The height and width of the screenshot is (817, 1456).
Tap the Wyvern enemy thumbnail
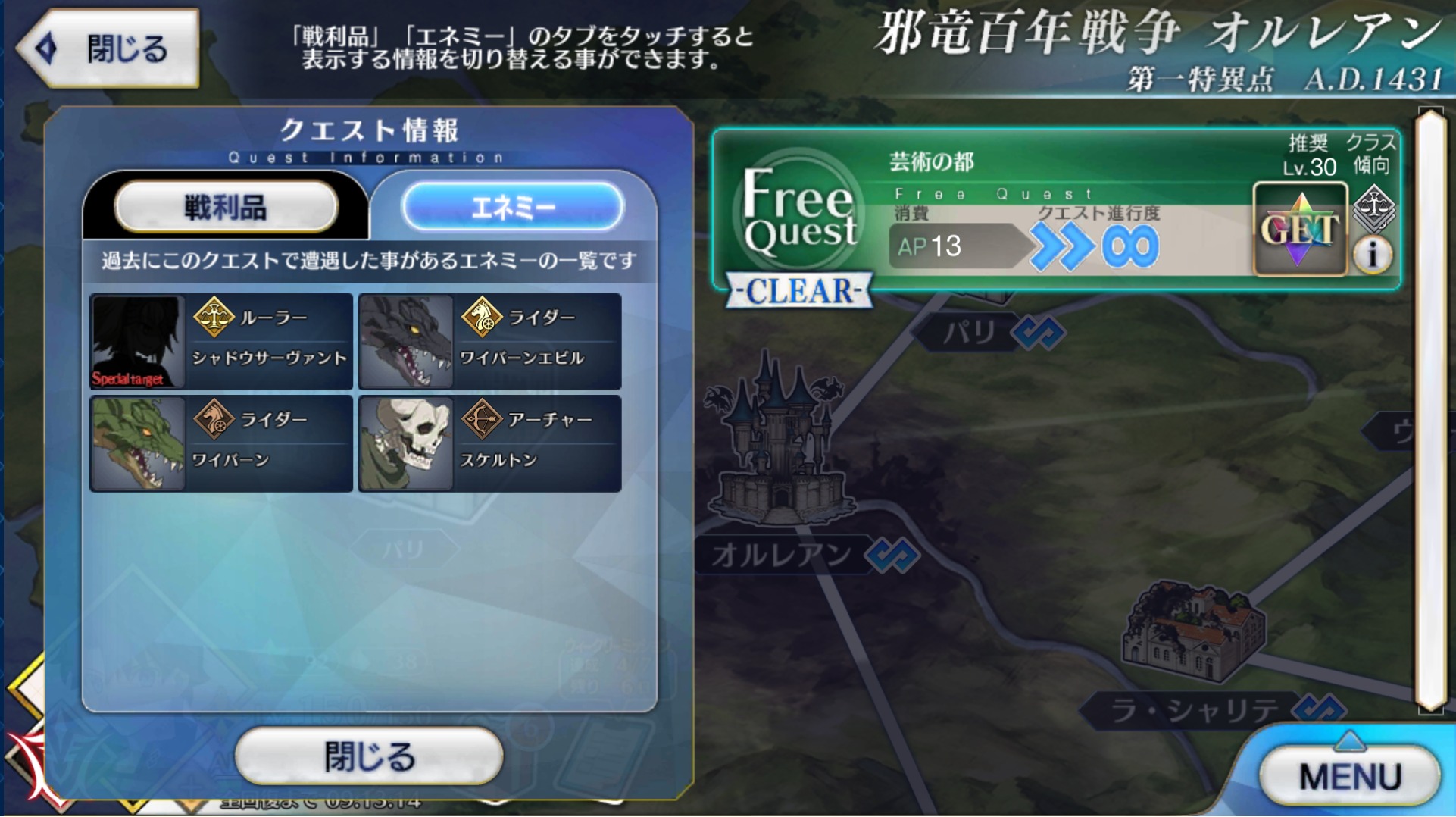tap(138, 443)
